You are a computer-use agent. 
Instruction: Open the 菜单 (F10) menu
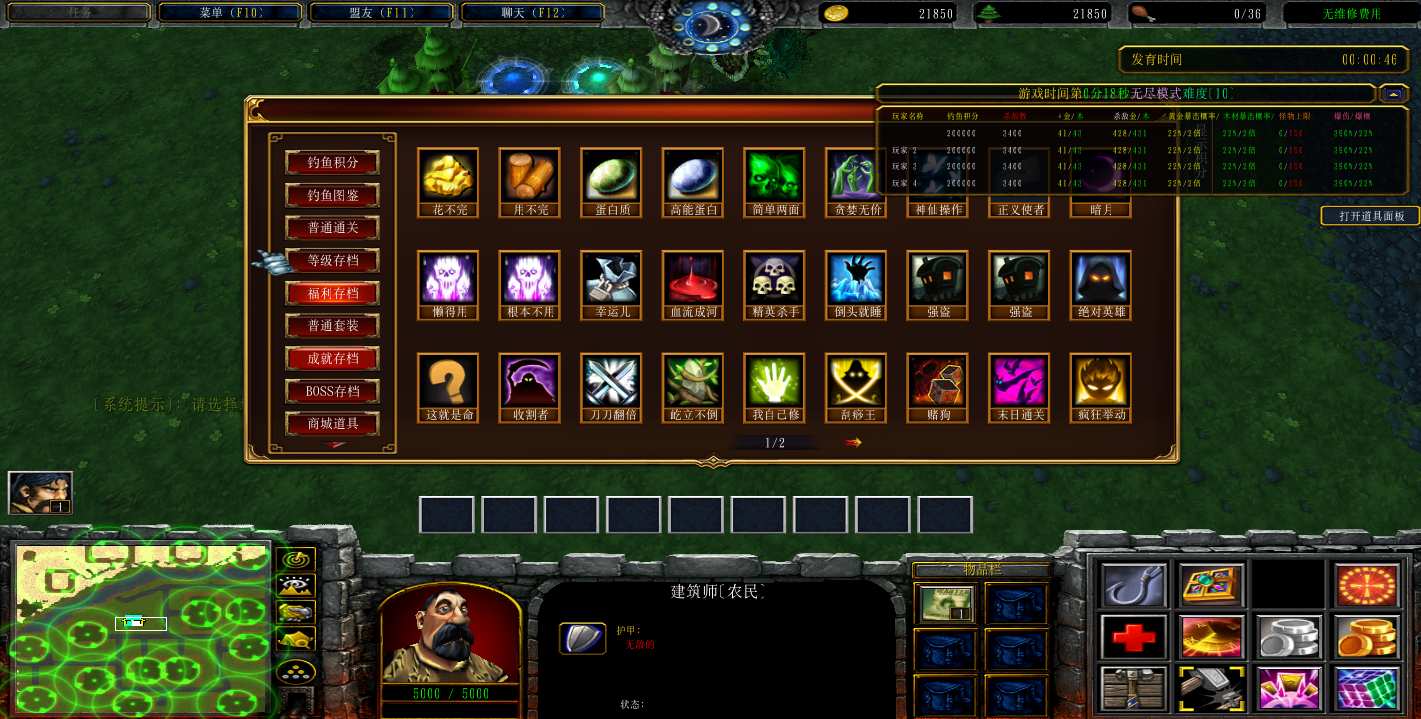pos(231,13)
